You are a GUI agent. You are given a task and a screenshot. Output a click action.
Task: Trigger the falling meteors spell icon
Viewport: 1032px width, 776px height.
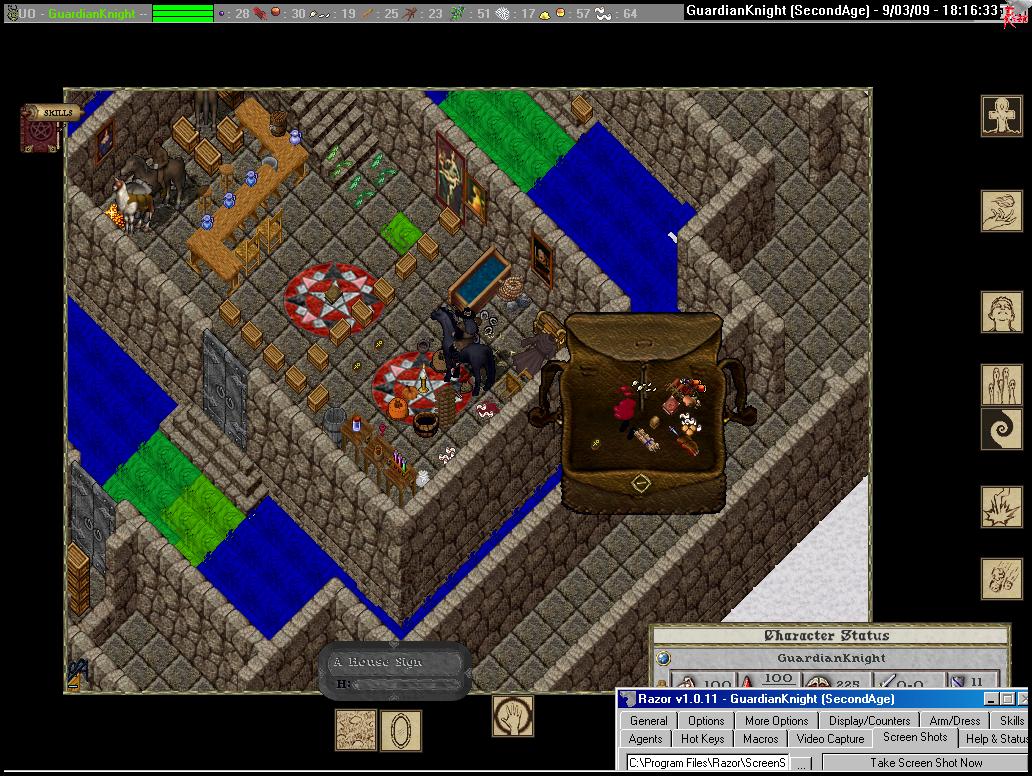pos(1001,579)
